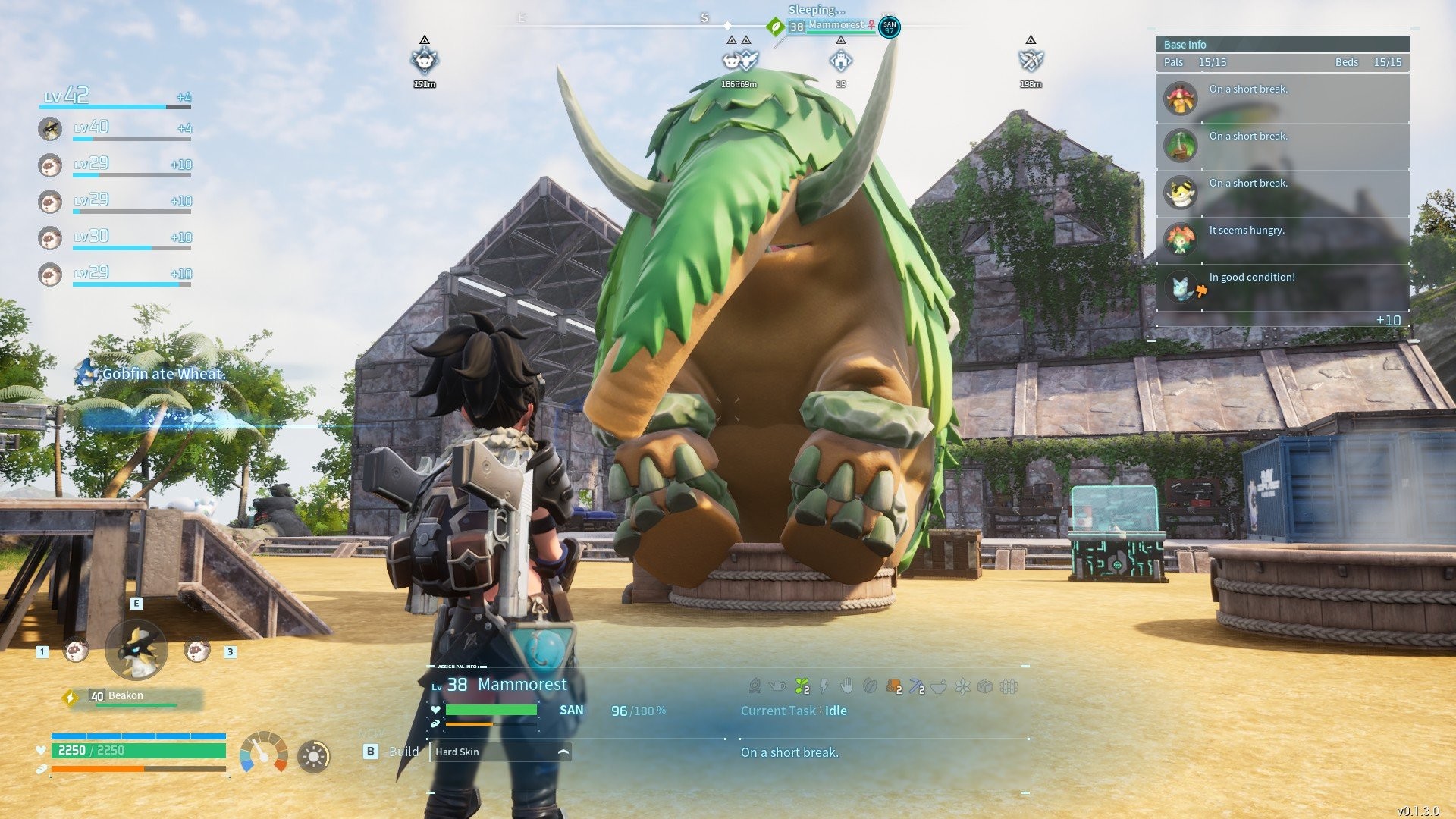Image resolution: width=1456 pixels, height=819 pixels.
Task: Select the Beakon name bar with lightning icon
Action: point(133,697)
